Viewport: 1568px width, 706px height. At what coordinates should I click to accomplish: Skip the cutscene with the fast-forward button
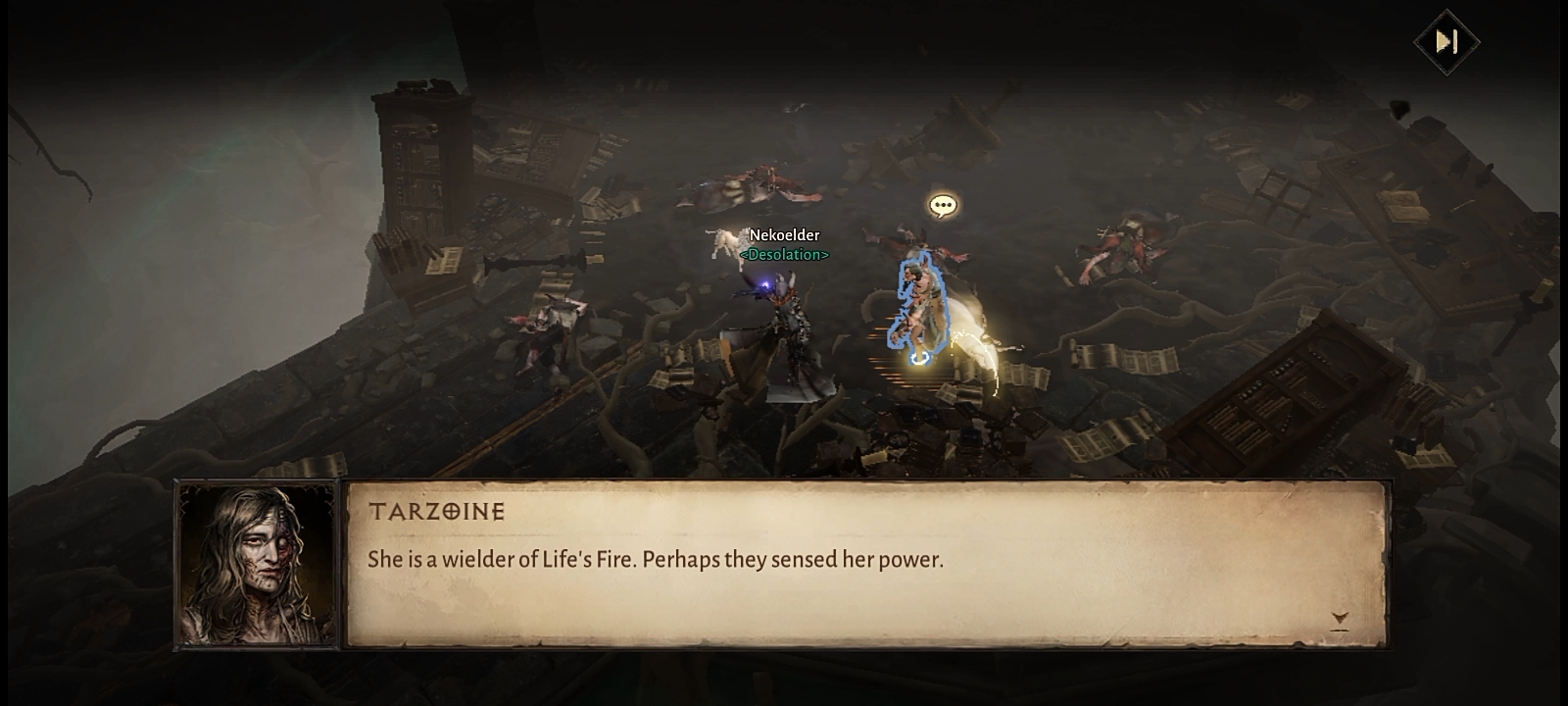(x=1446, y=41)
